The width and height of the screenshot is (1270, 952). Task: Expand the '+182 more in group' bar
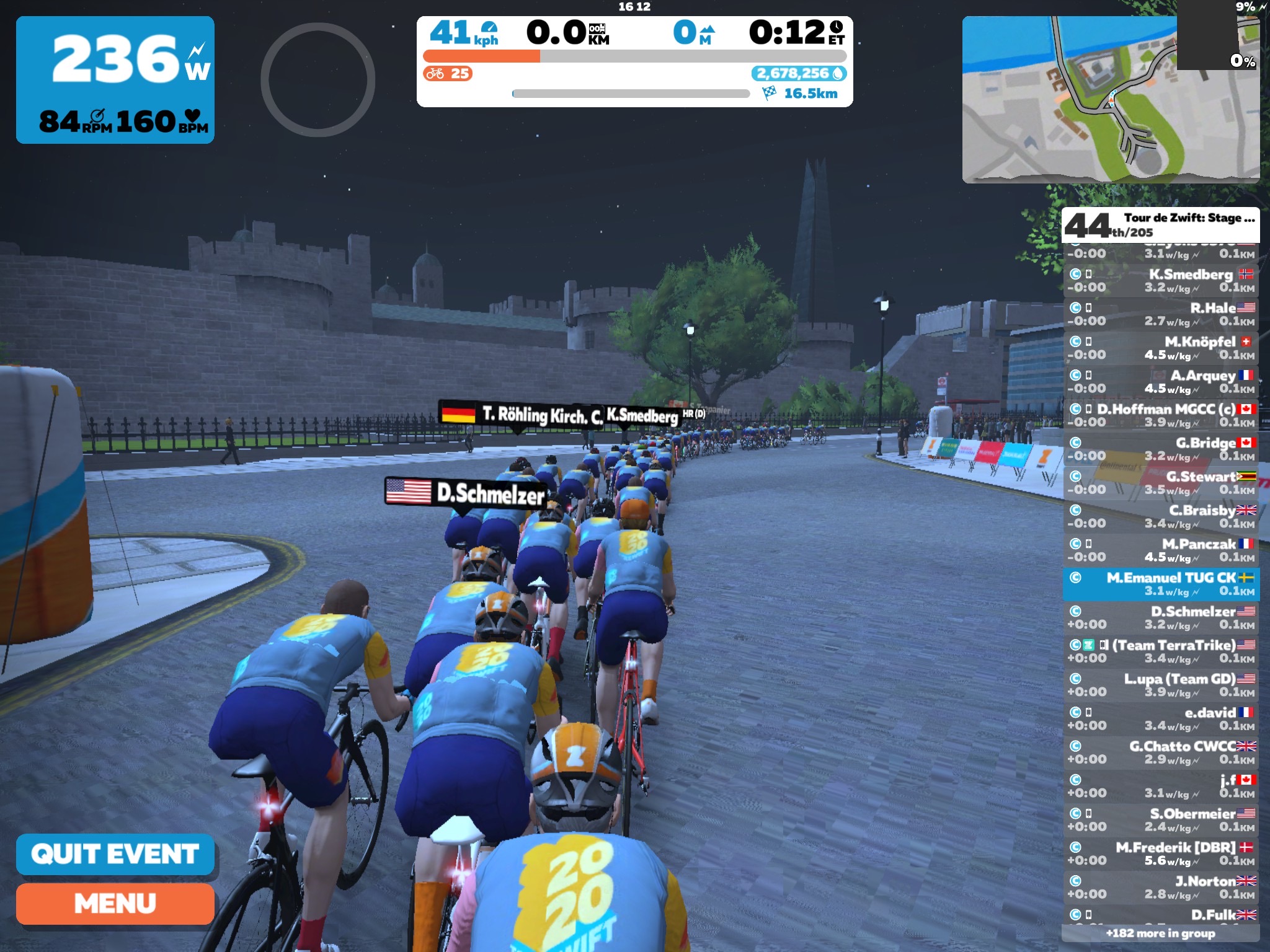coord(1160,933)
